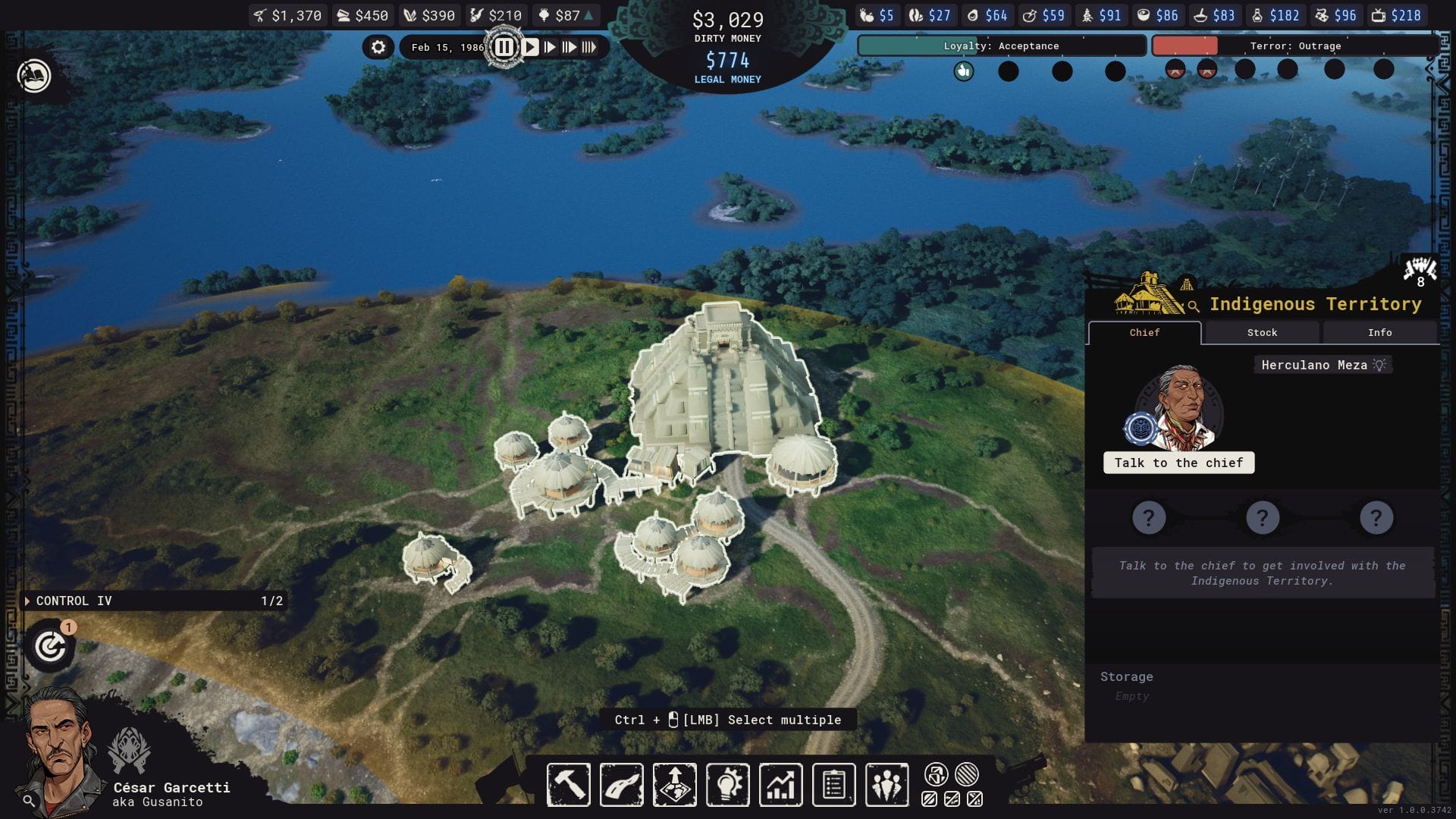
Task: Pause the game with the pause button
Action: tap(505, 46)
